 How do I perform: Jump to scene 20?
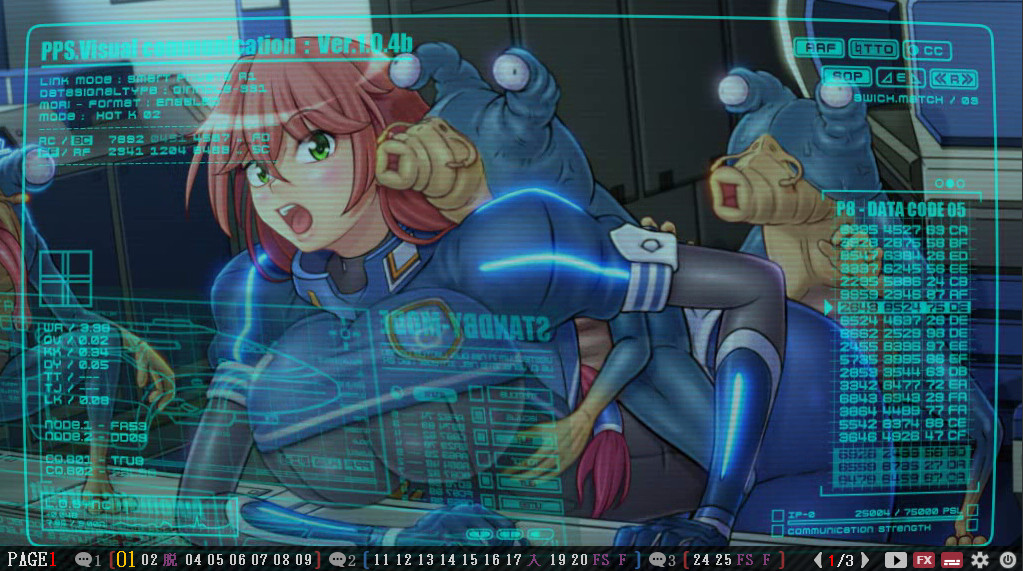click(x=579, y=560)
